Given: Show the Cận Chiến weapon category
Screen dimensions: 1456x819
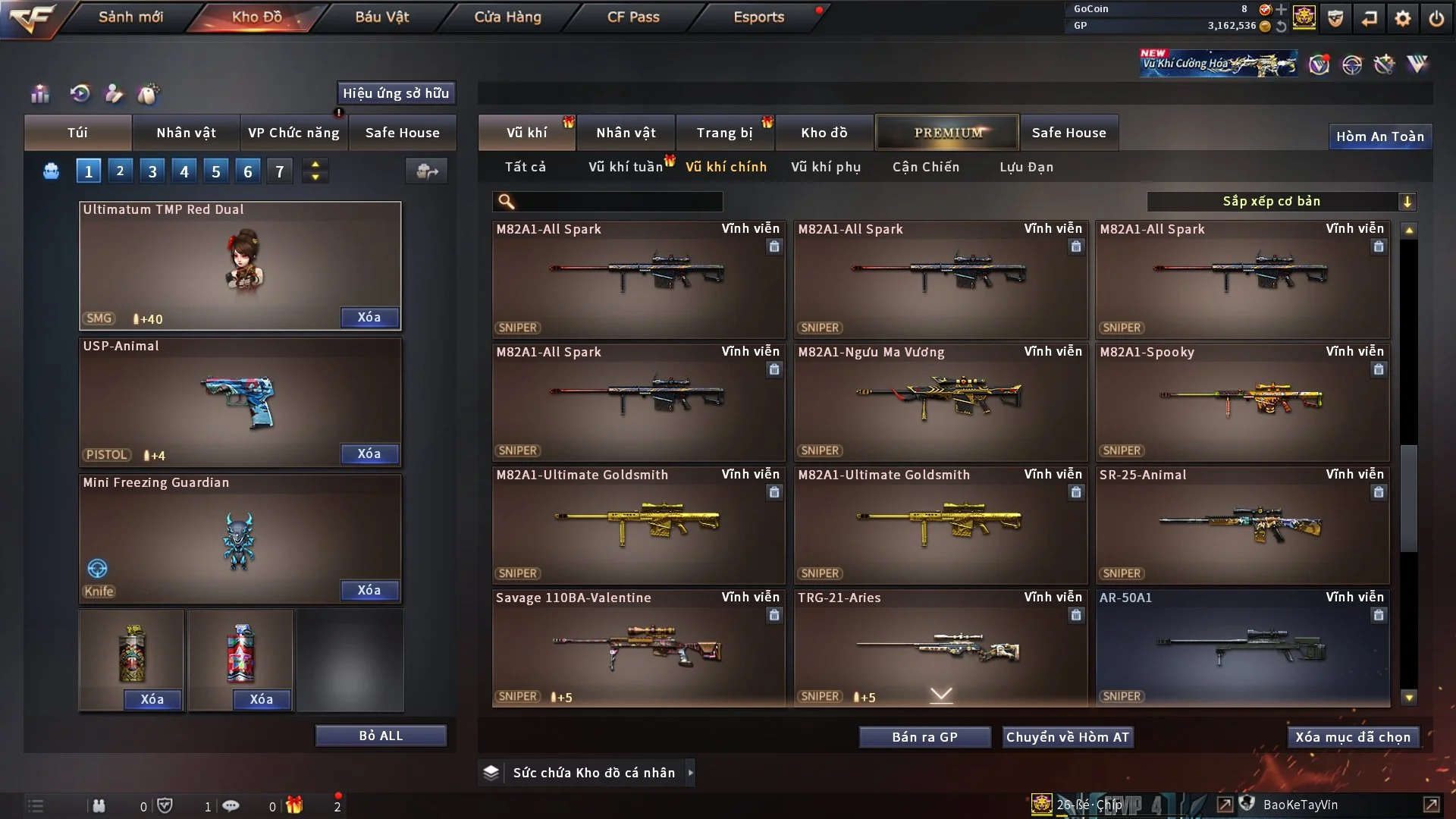Looking at the screenshot, I should pyautogui.click(x=925, y=167).
